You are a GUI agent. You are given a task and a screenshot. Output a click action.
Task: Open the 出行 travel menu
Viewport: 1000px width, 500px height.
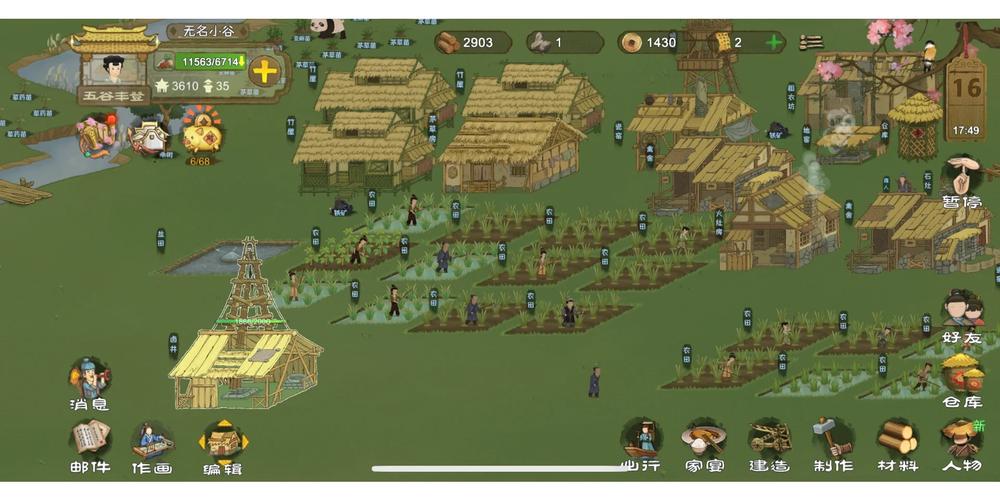click(x=641, y=443)
